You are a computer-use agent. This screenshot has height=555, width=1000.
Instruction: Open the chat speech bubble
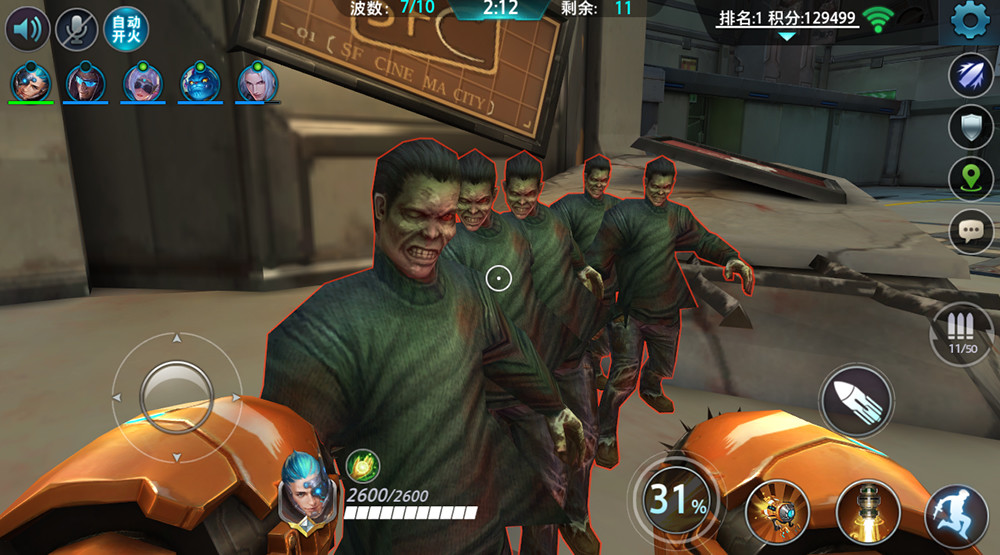(x=970, y=231)
